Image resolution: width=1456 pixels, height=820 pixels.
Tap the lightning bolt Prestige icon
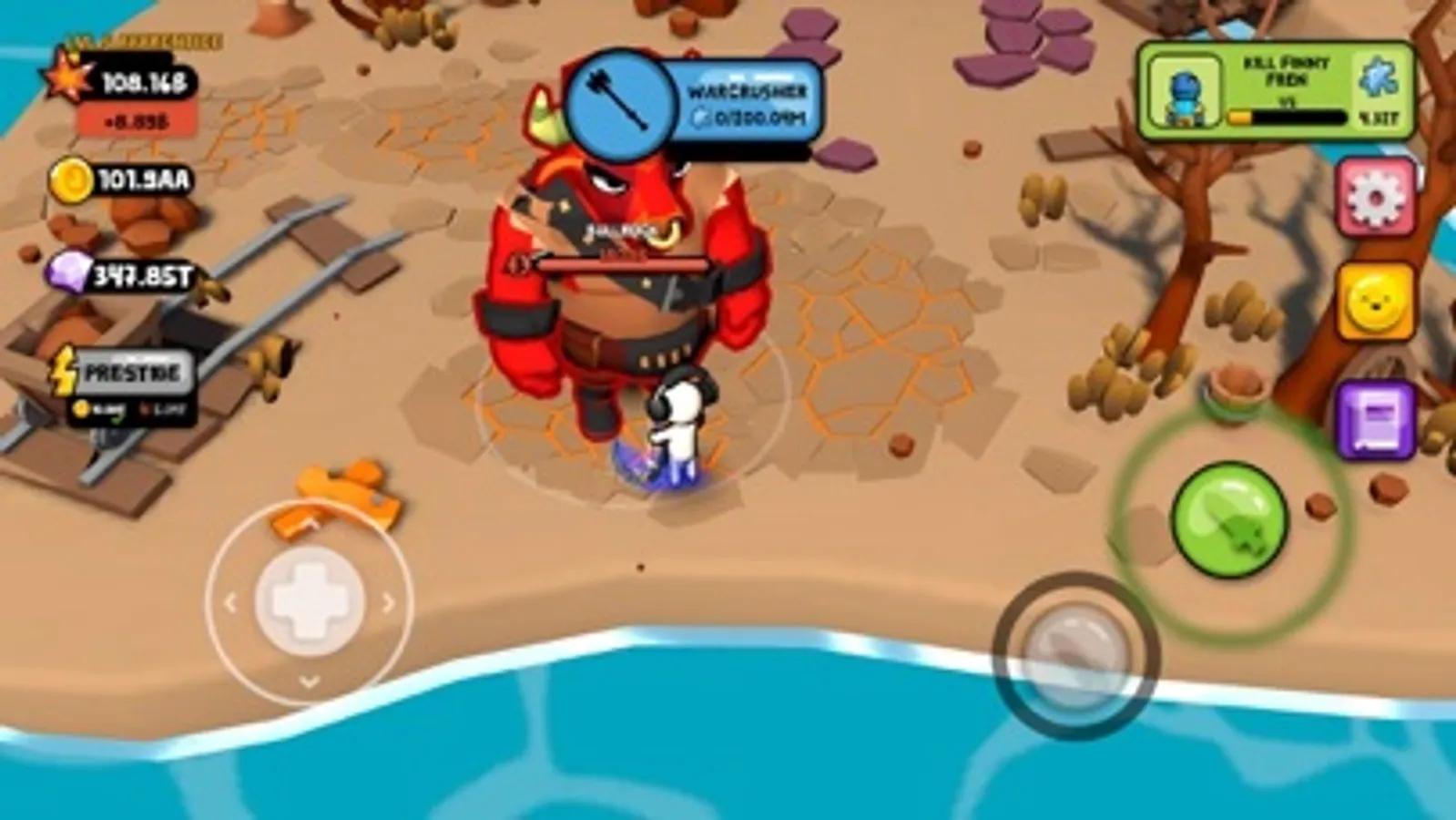pos(64,368)
